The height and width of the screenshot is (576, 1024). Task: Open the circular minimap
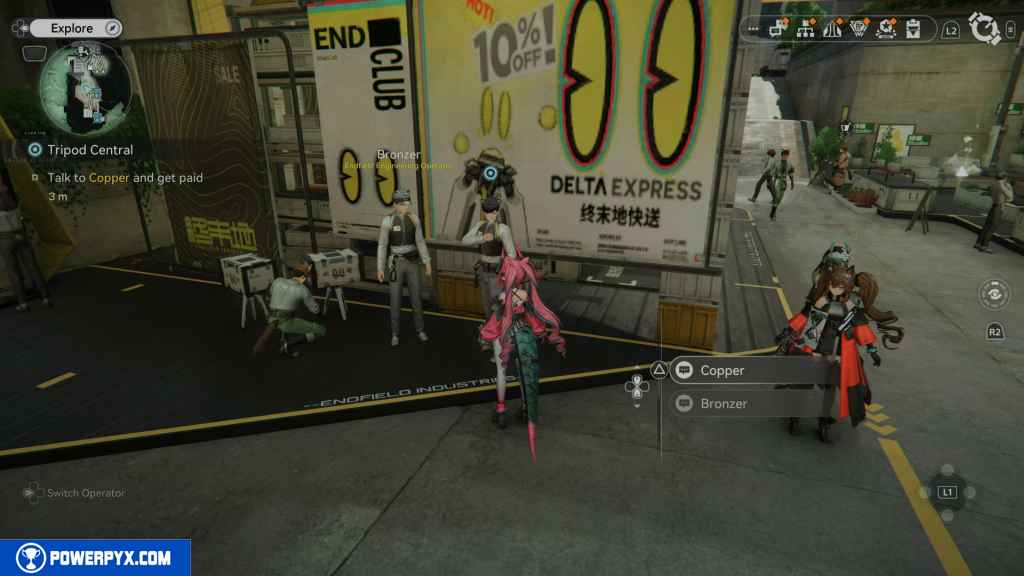pyautogui.click(x=85, y=88)
